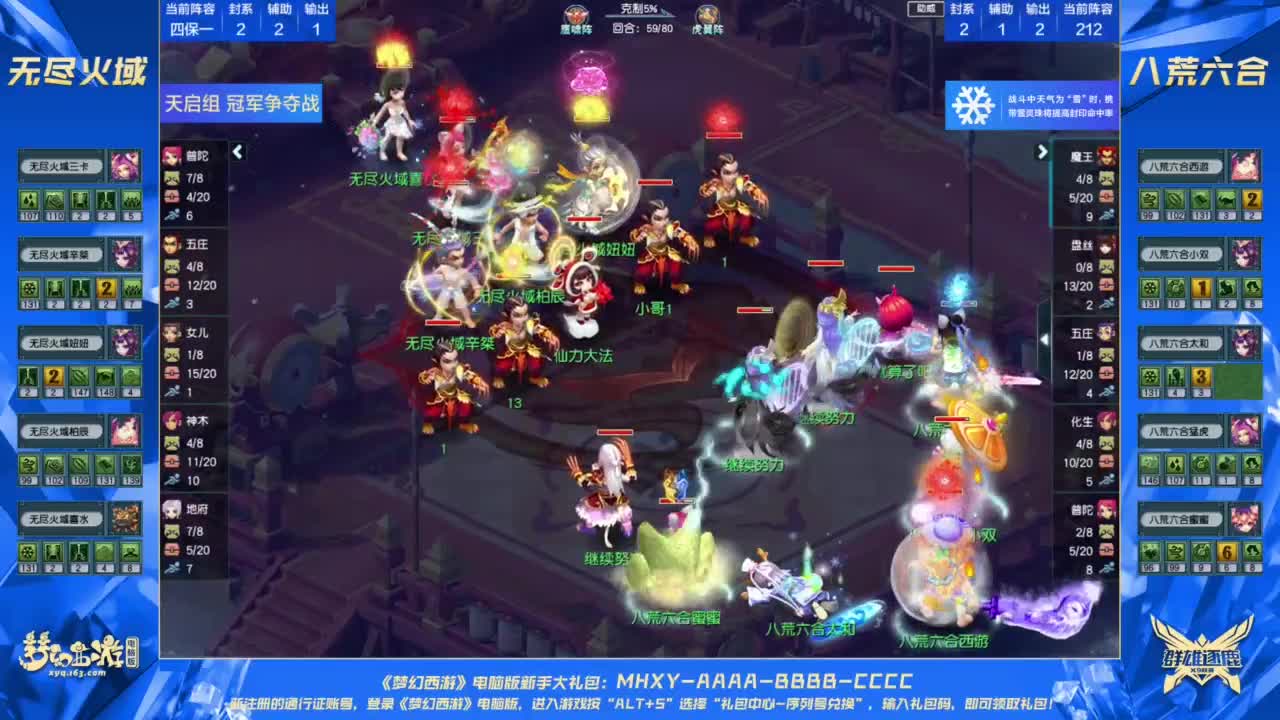The image size is (1280, 720).
Task: Click the 131-stack buff icon under 八荒六合太和
Action: [x=1148, y=378]
